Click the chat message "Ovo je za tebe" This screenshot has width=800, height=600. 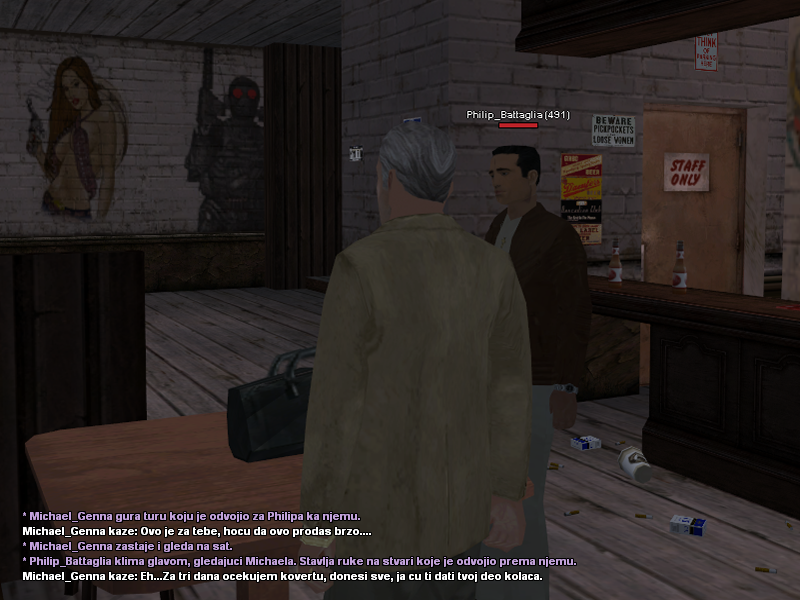coord(197,531)
